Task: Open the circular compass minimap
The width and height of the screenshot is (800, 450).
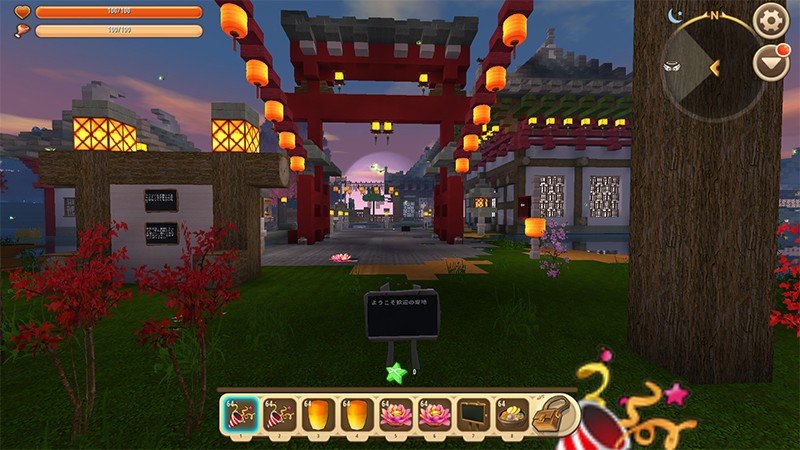Action: coord(711,67)
